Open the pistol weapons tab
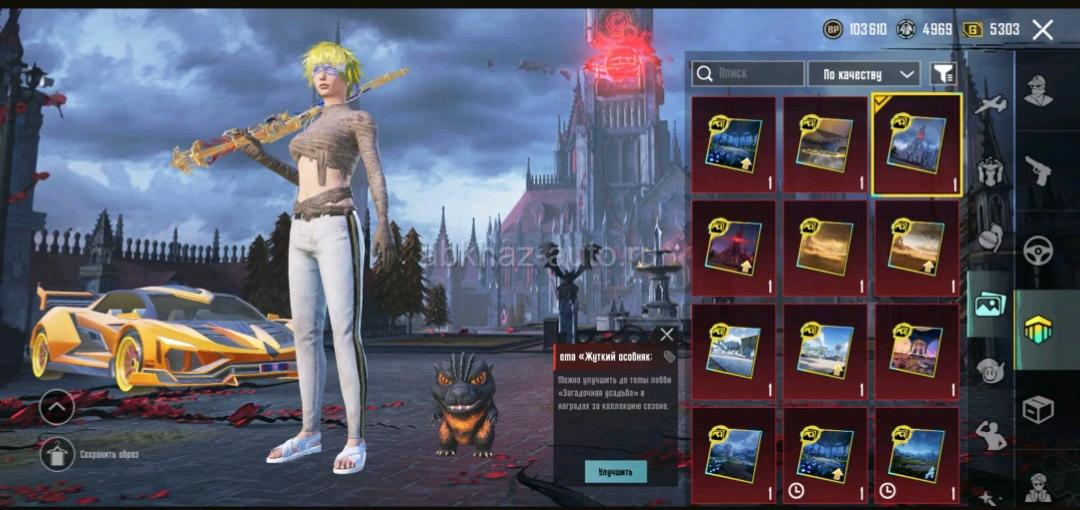 1039,170
